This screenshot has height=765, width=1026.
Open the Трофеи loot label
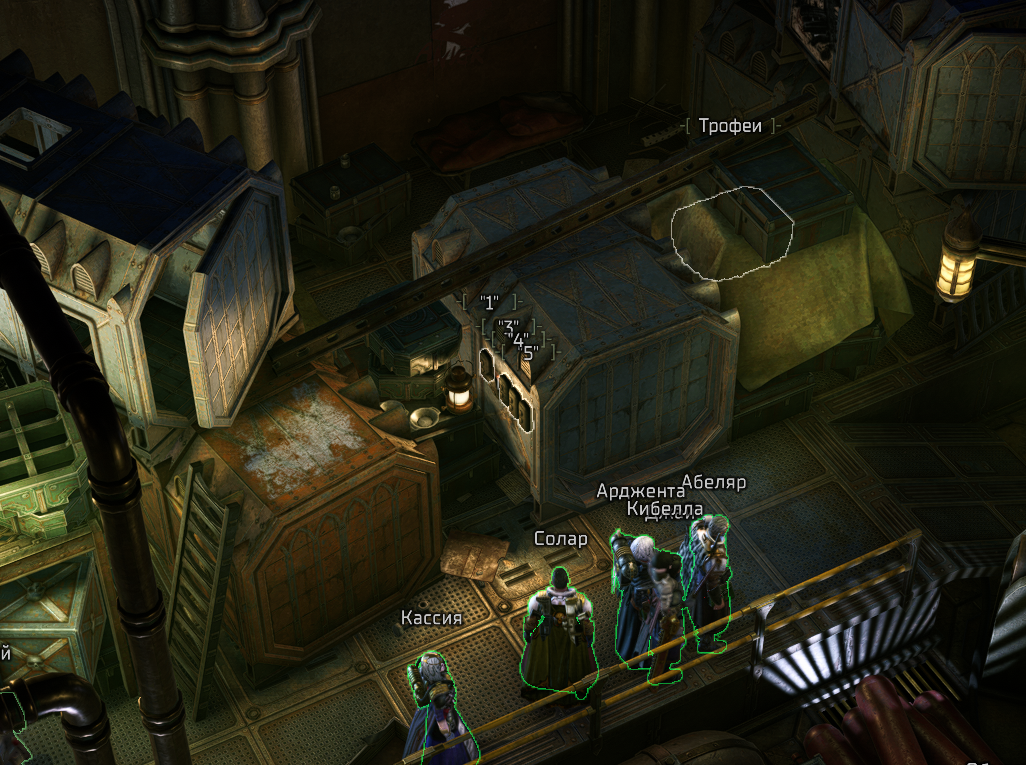(731, 126)
